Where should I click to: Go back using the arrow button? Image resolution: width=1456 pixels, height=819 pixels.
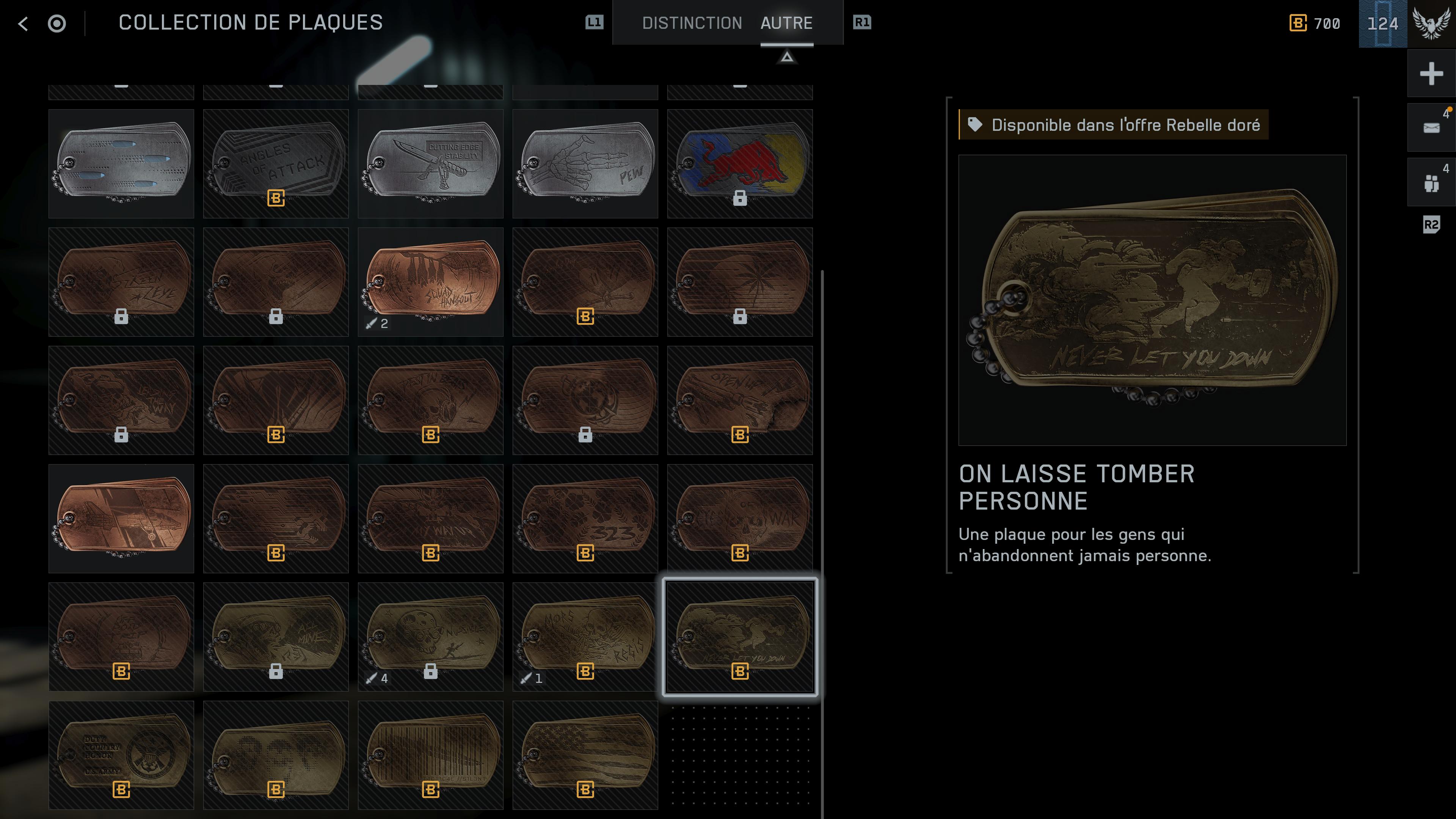coord(23,23)
